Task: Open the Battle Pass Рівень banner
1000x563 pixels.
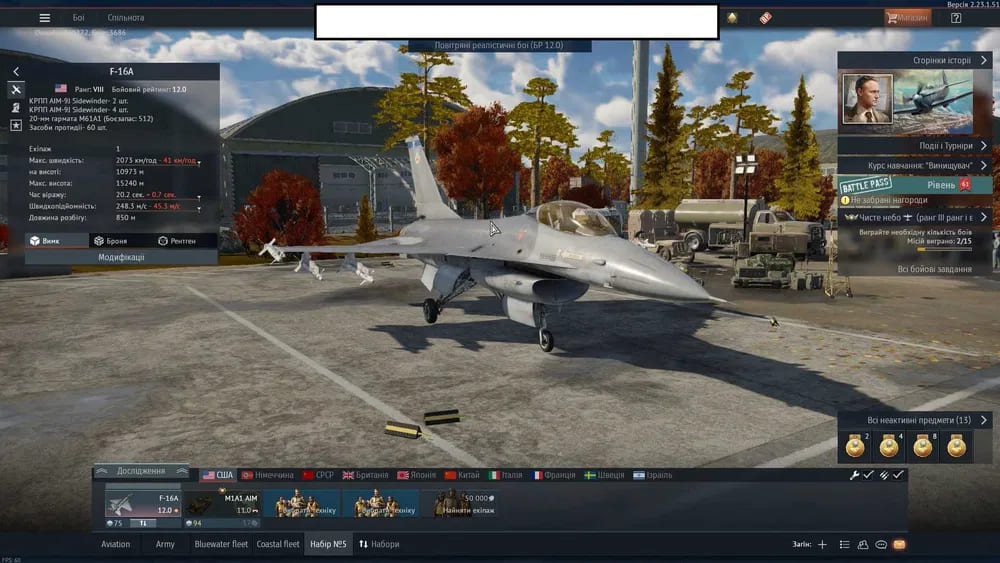Action: [915, 185]
